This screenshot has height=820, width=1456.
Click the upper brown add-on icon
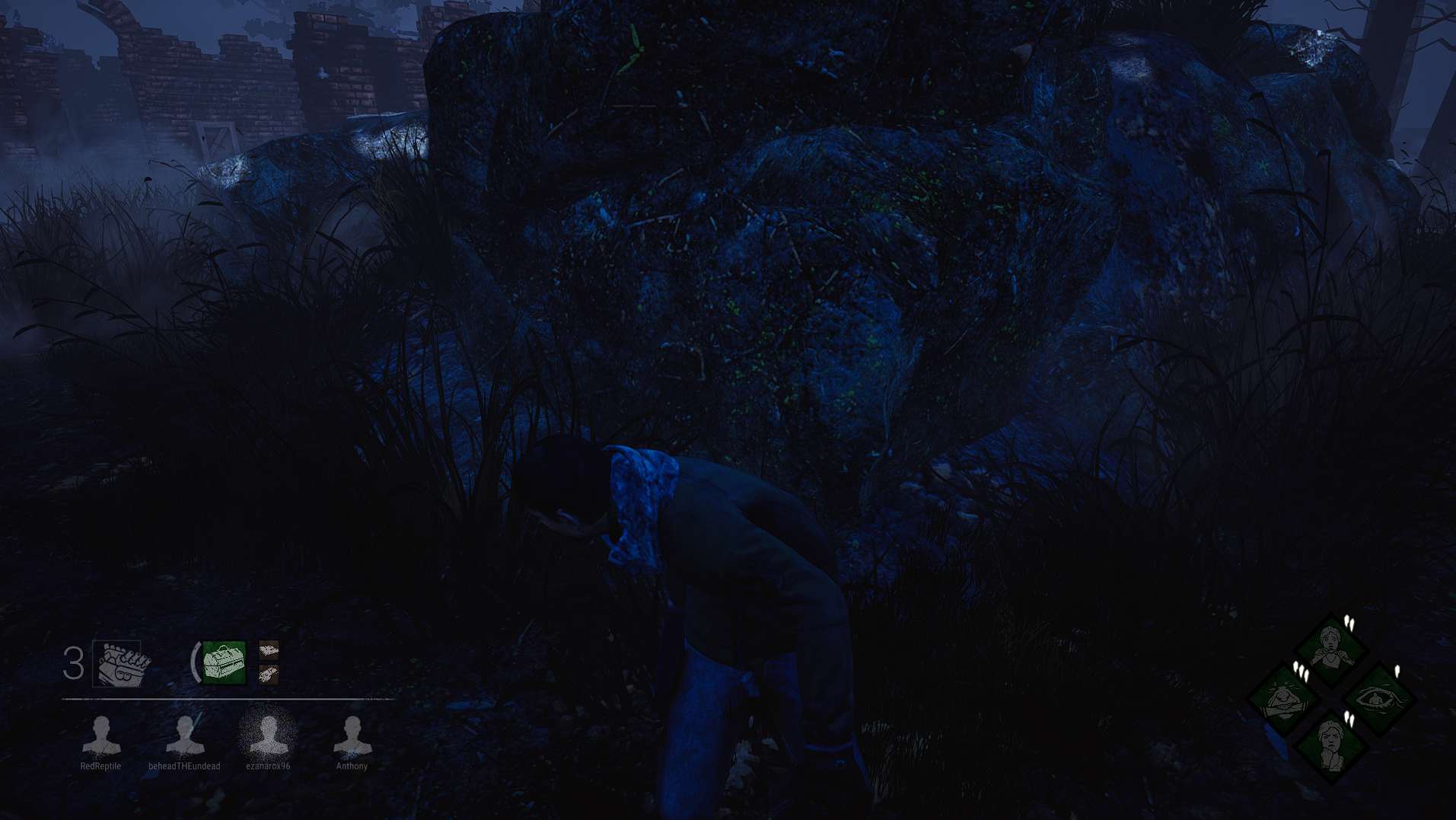(268, 651)
